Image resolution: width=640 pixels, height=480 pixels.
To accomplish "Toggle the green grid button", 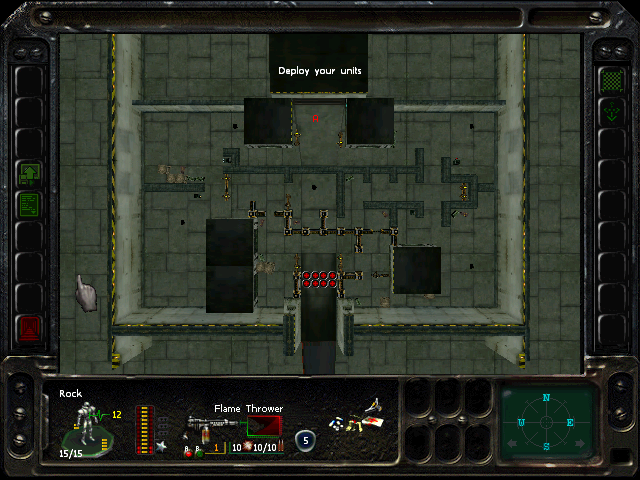I will (x=609, y=79).
